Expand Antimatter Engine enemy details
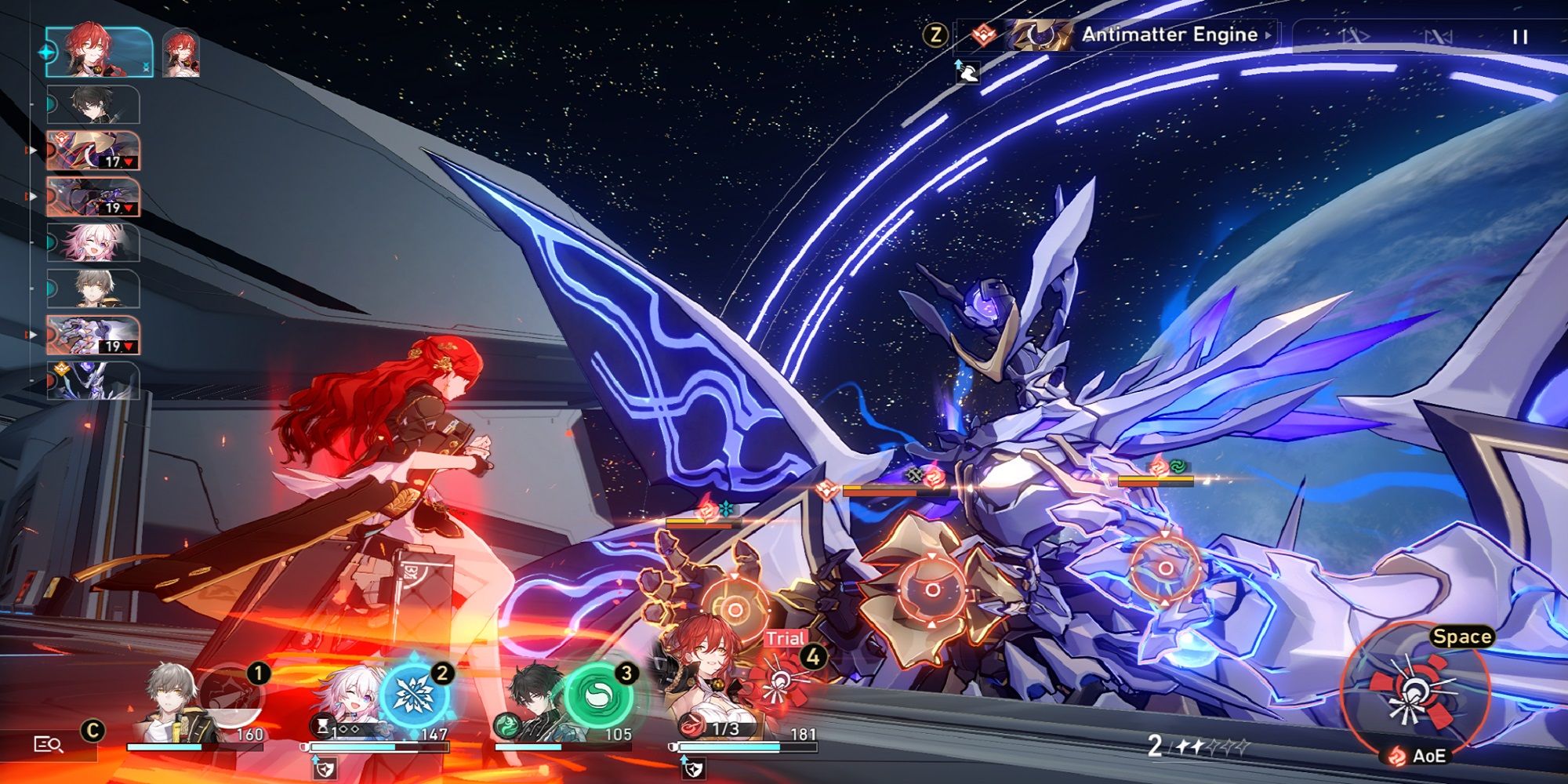The image size is (1568, 784). tap(1269, 34)
